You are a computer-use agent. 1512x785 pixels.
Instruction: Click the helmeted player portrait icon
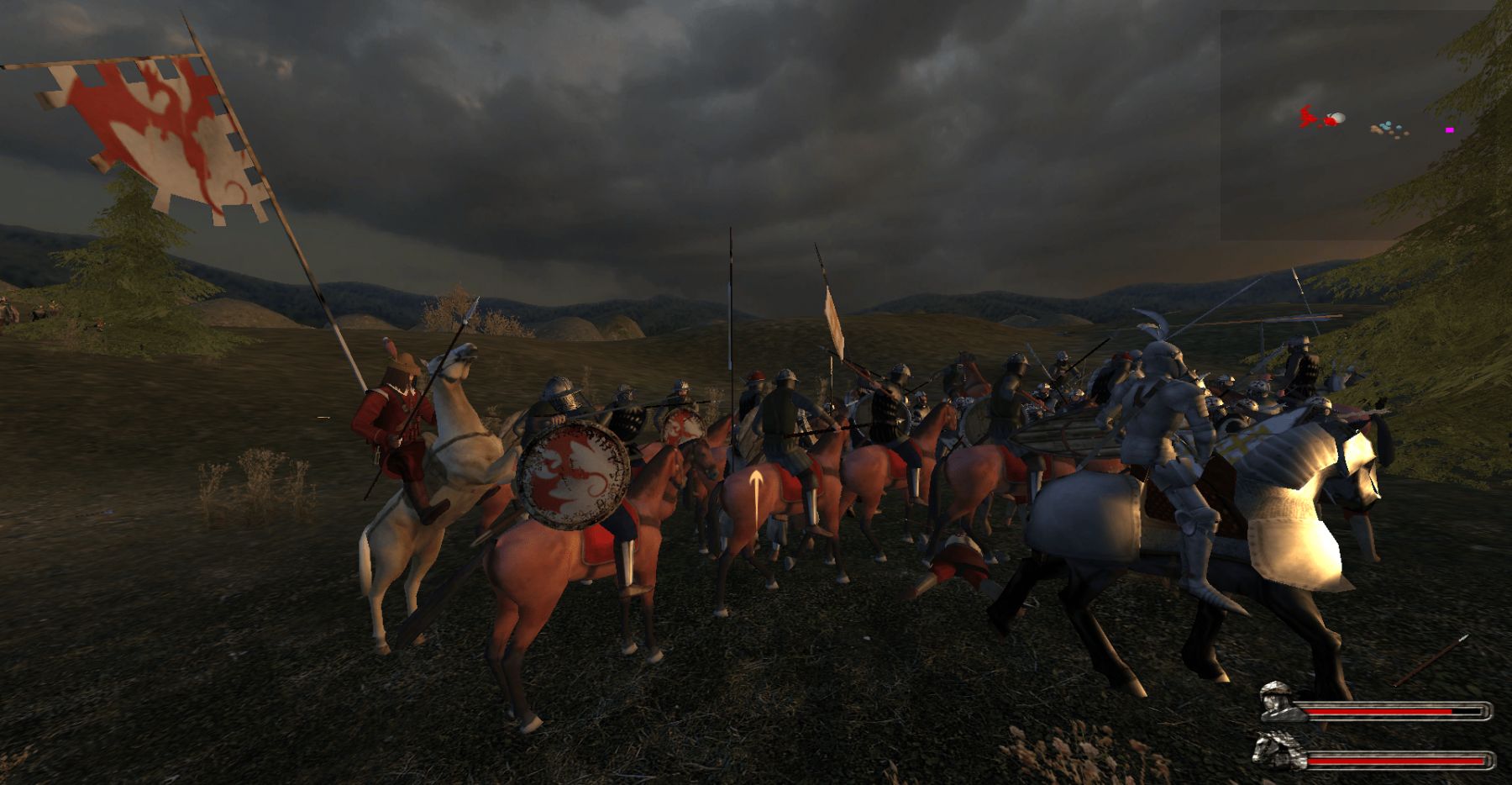point(1279,702)
